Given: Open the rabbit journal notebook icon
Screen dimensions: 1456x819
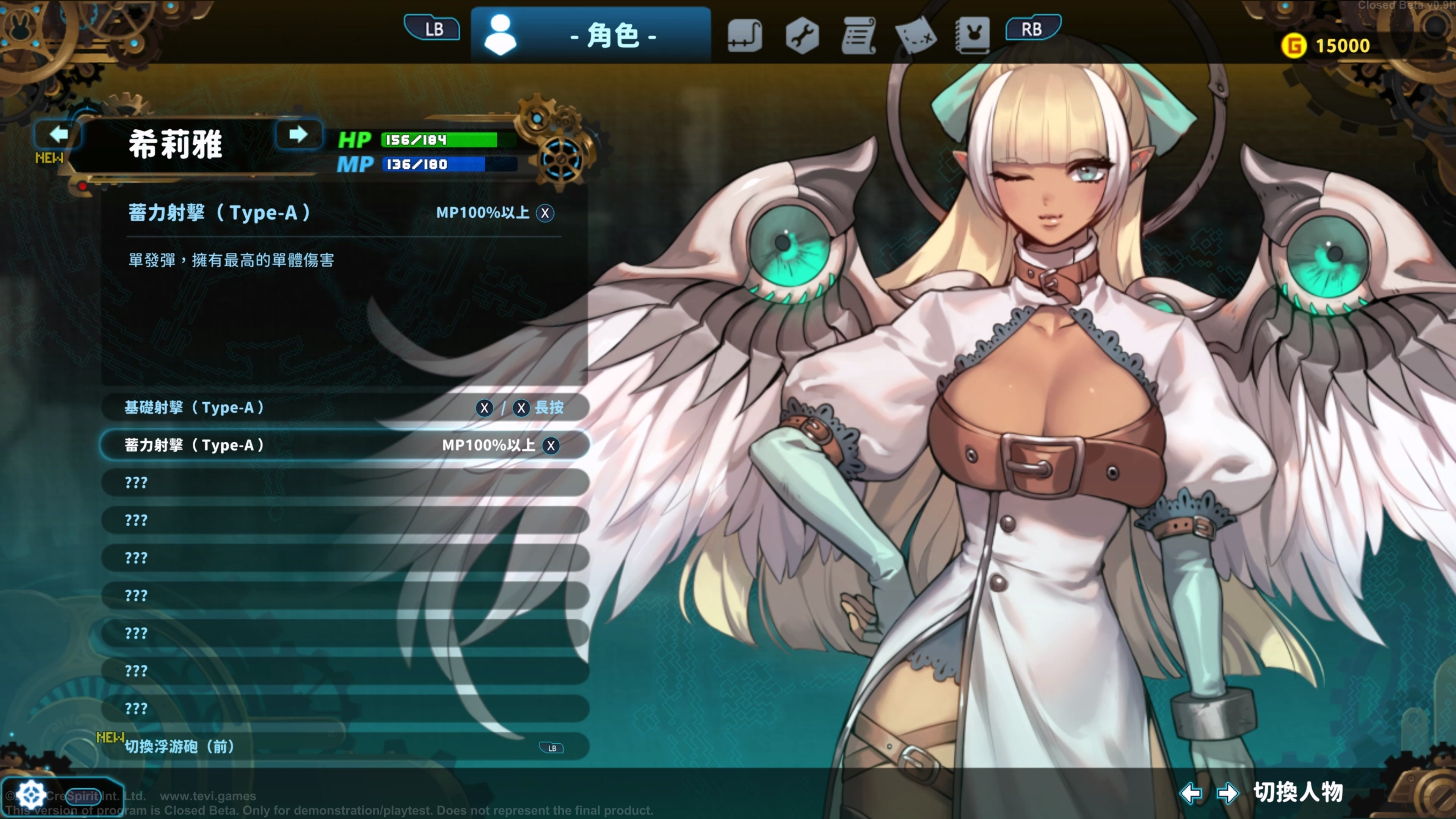Looking at the screenshot, I should (x=973, y=36).
